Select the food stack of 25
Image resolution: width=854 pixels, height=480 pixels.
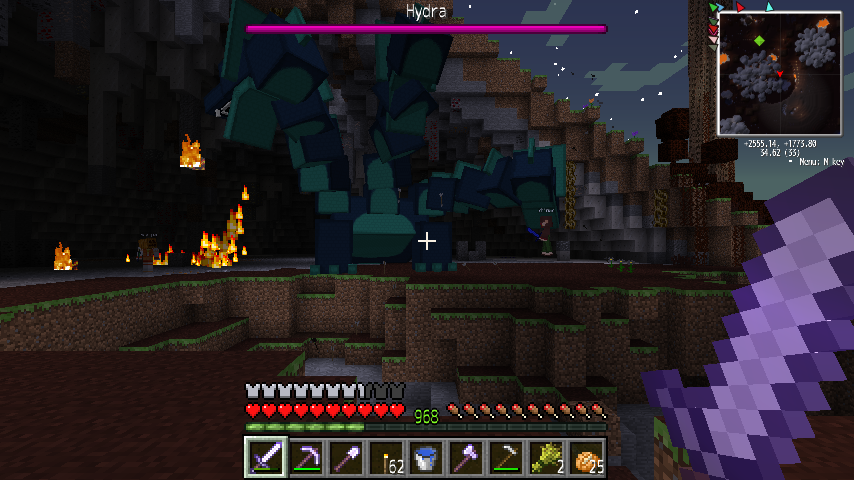(x=586, y=458)
